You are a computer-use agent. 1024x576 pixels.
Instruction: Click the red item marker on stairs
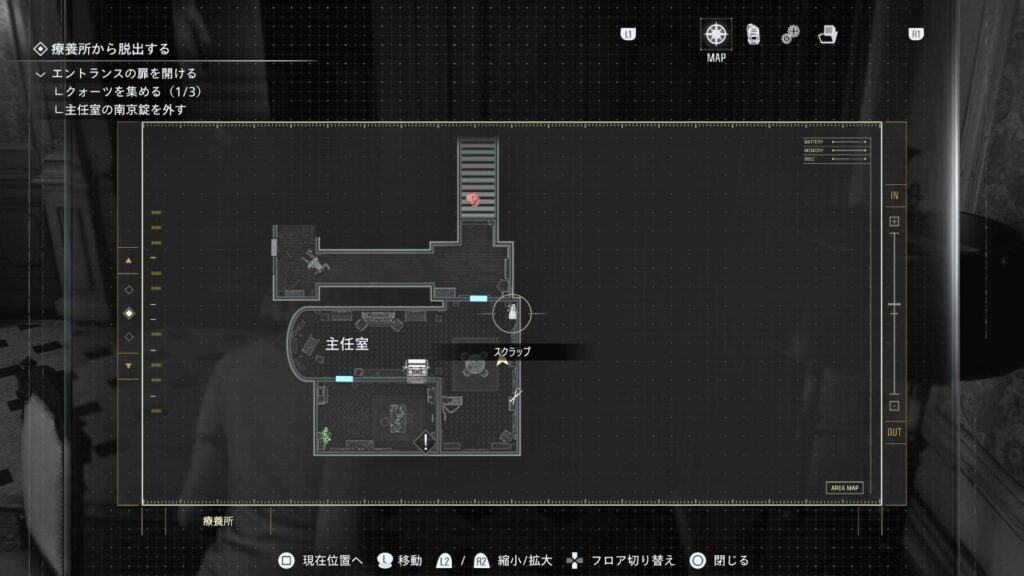473,200
